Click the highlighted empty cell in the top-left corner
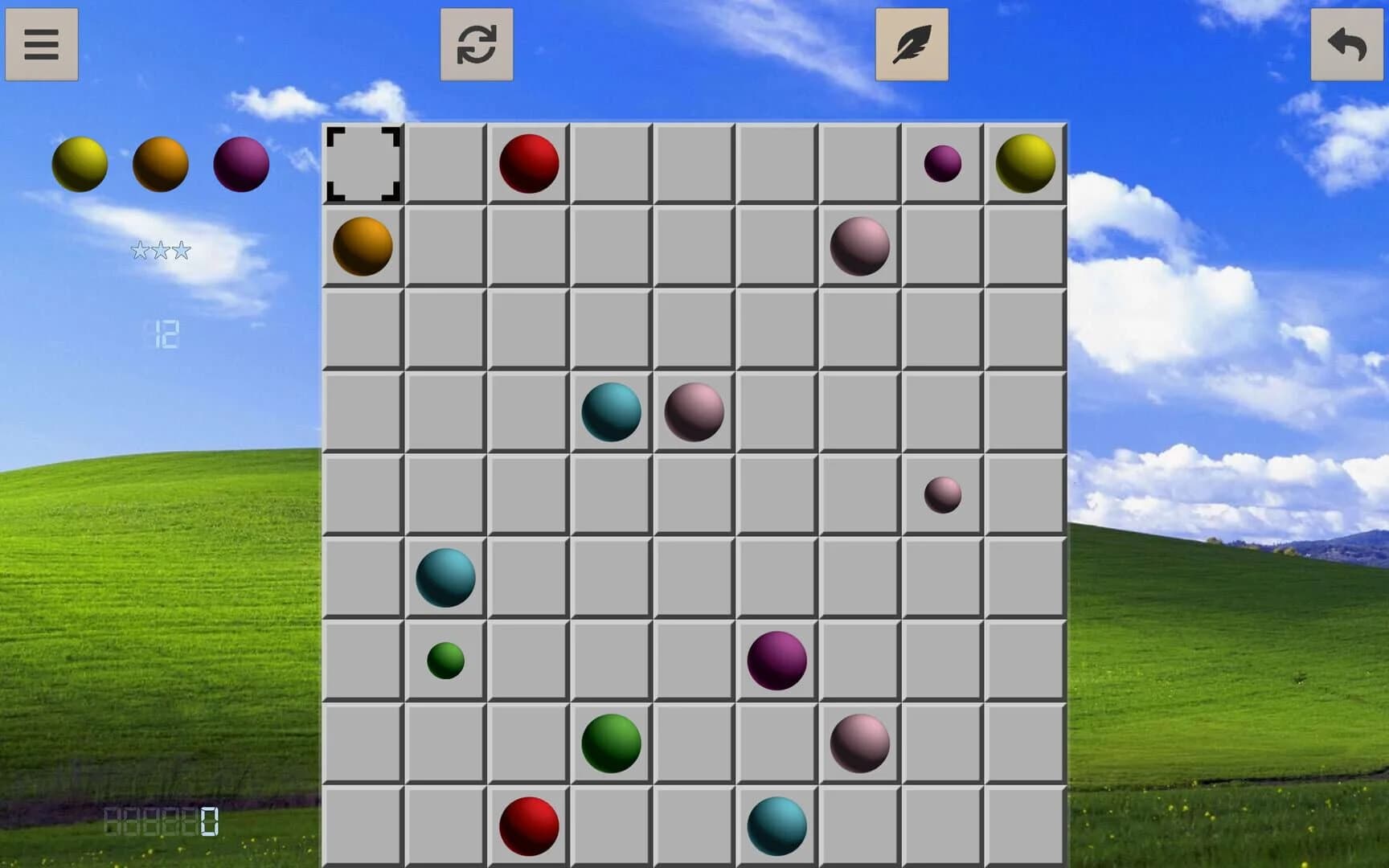Image resolution: width=1389 pixels, height=868 pixels. click(x=363, y=162)
